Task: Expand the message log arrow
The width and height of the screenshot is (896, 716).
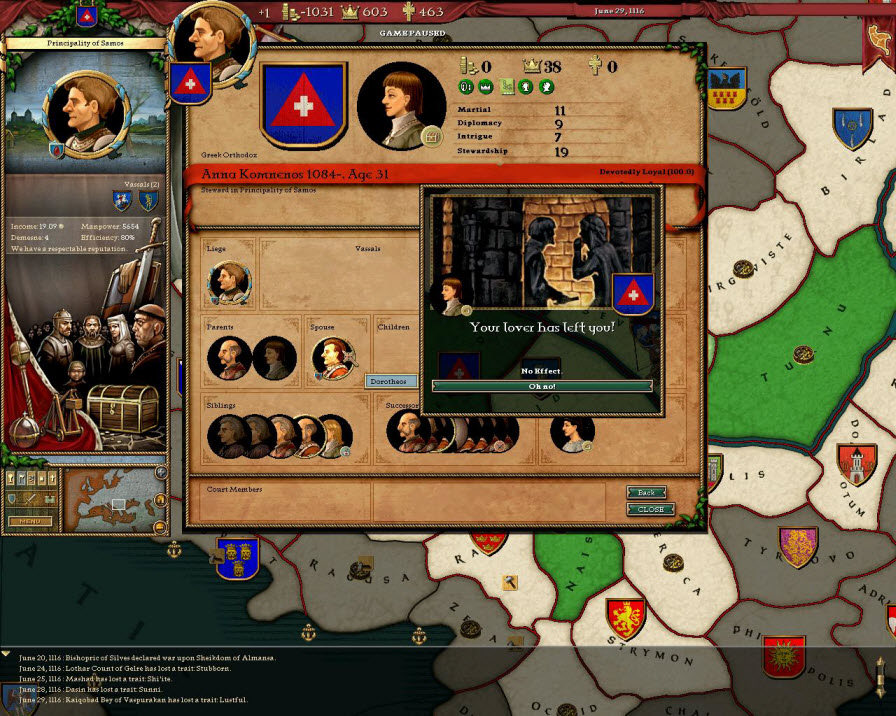Action: 7,653
